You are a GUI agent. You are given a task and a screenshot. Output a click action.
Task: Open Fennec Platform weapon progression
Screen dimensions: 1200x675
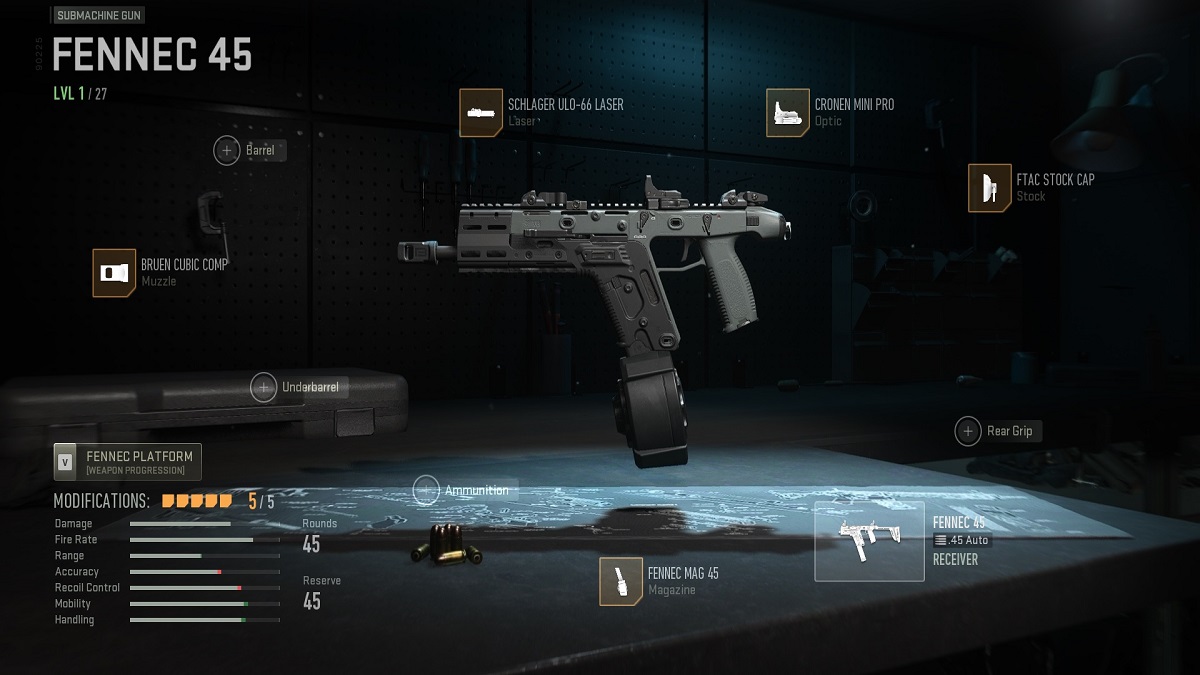coord(128,462)
